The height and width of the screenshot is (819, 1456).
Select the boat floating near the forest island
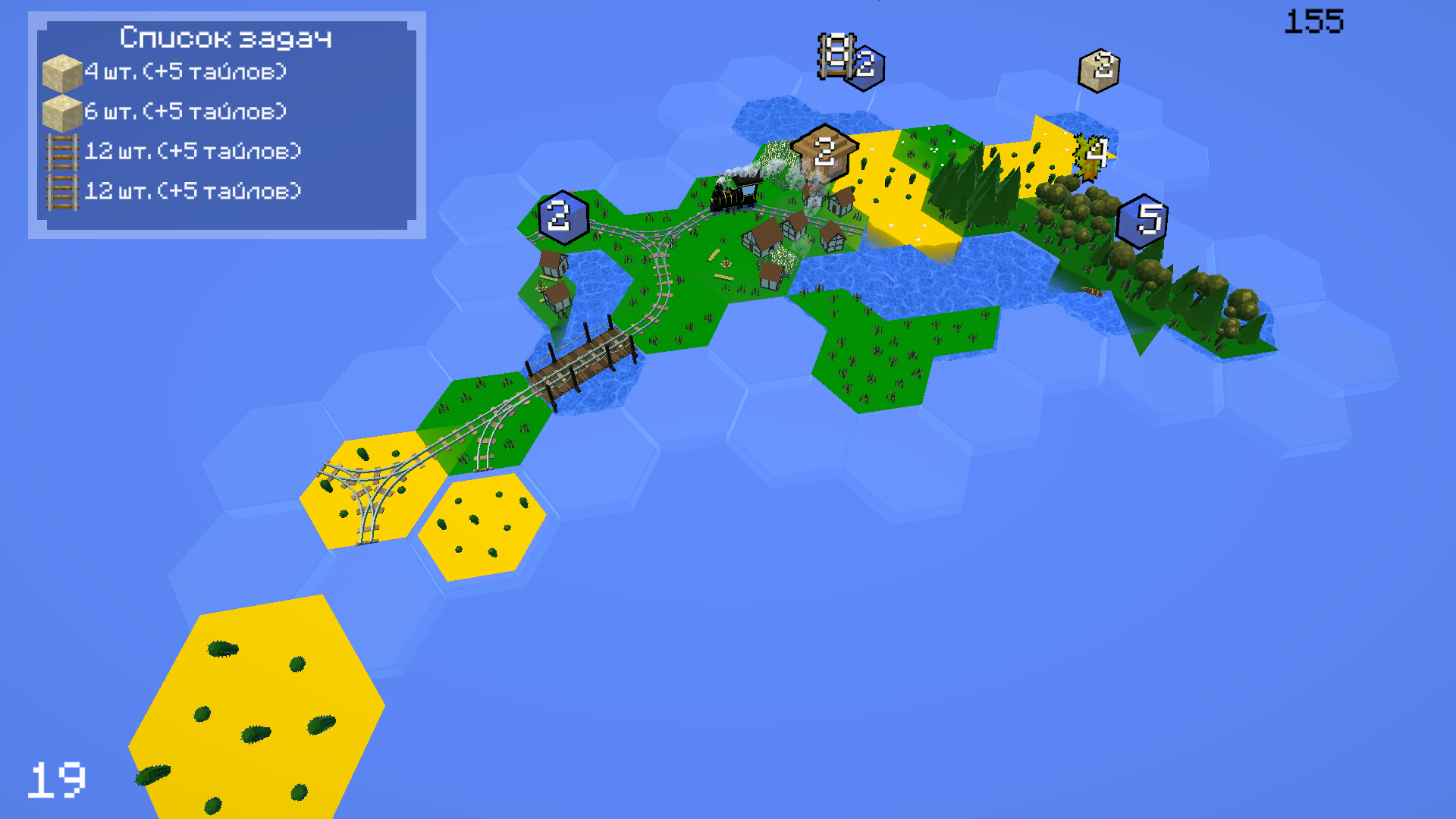click(1092, 292)
